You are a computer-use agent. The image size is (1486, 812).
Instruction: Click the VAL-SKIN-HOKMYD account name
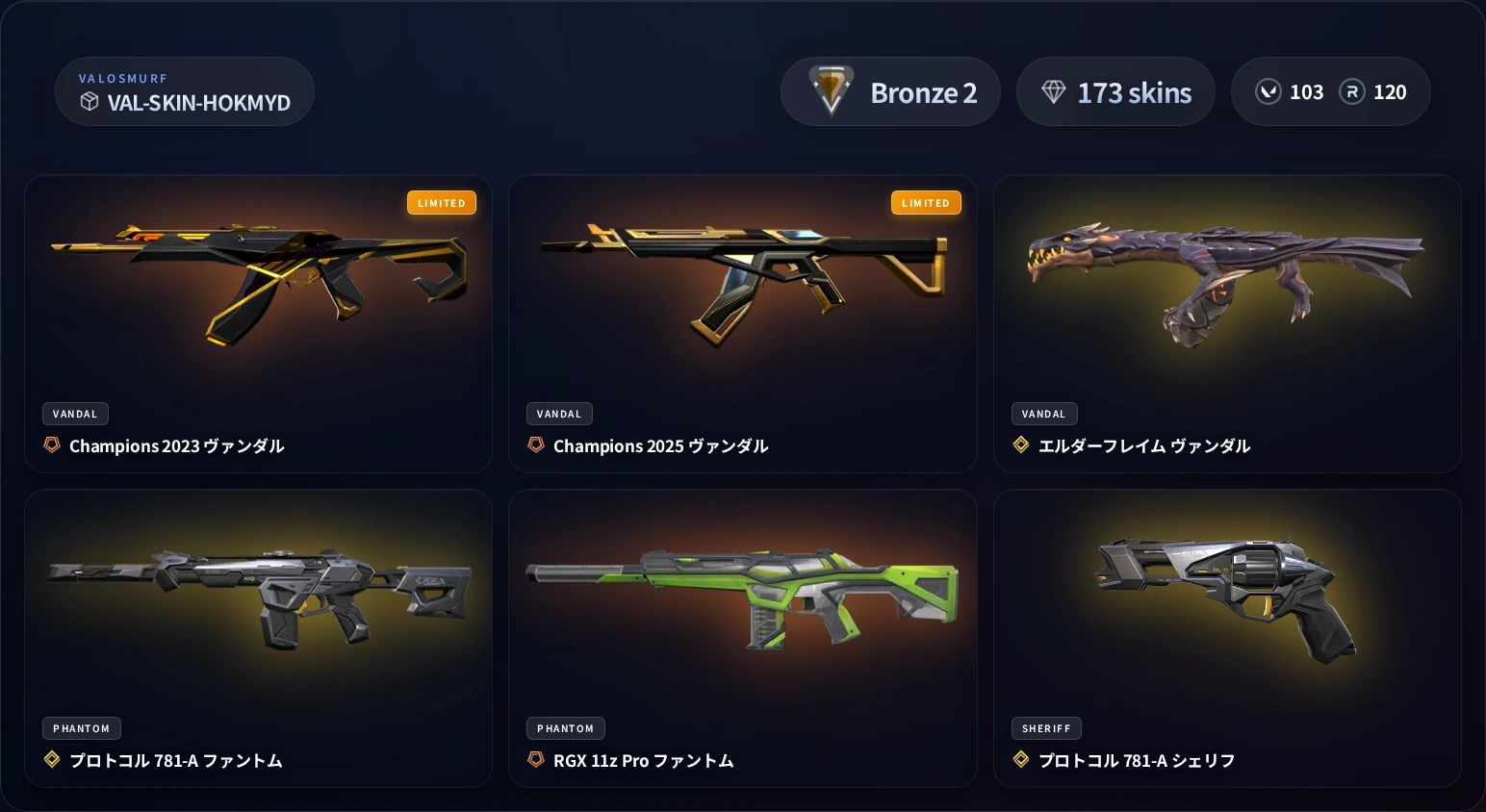199,103
